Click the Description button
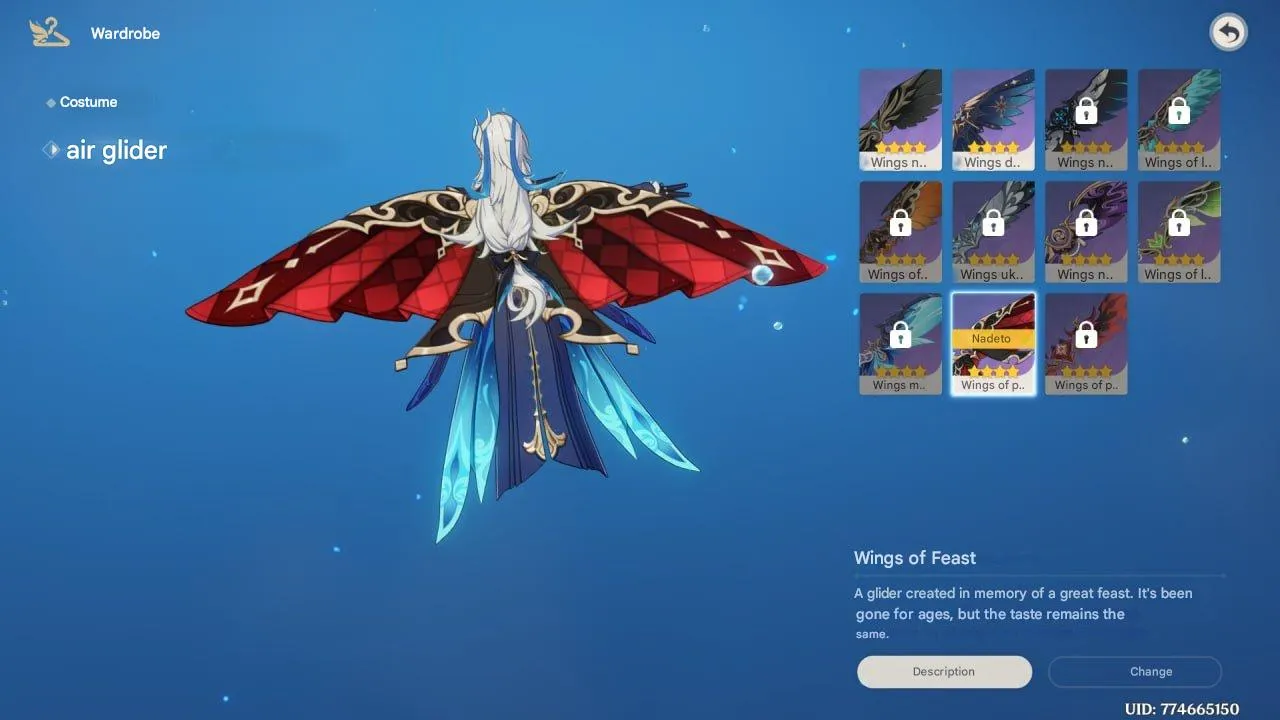This screenshot has width=1280, height=720. [x=943, y=671]
